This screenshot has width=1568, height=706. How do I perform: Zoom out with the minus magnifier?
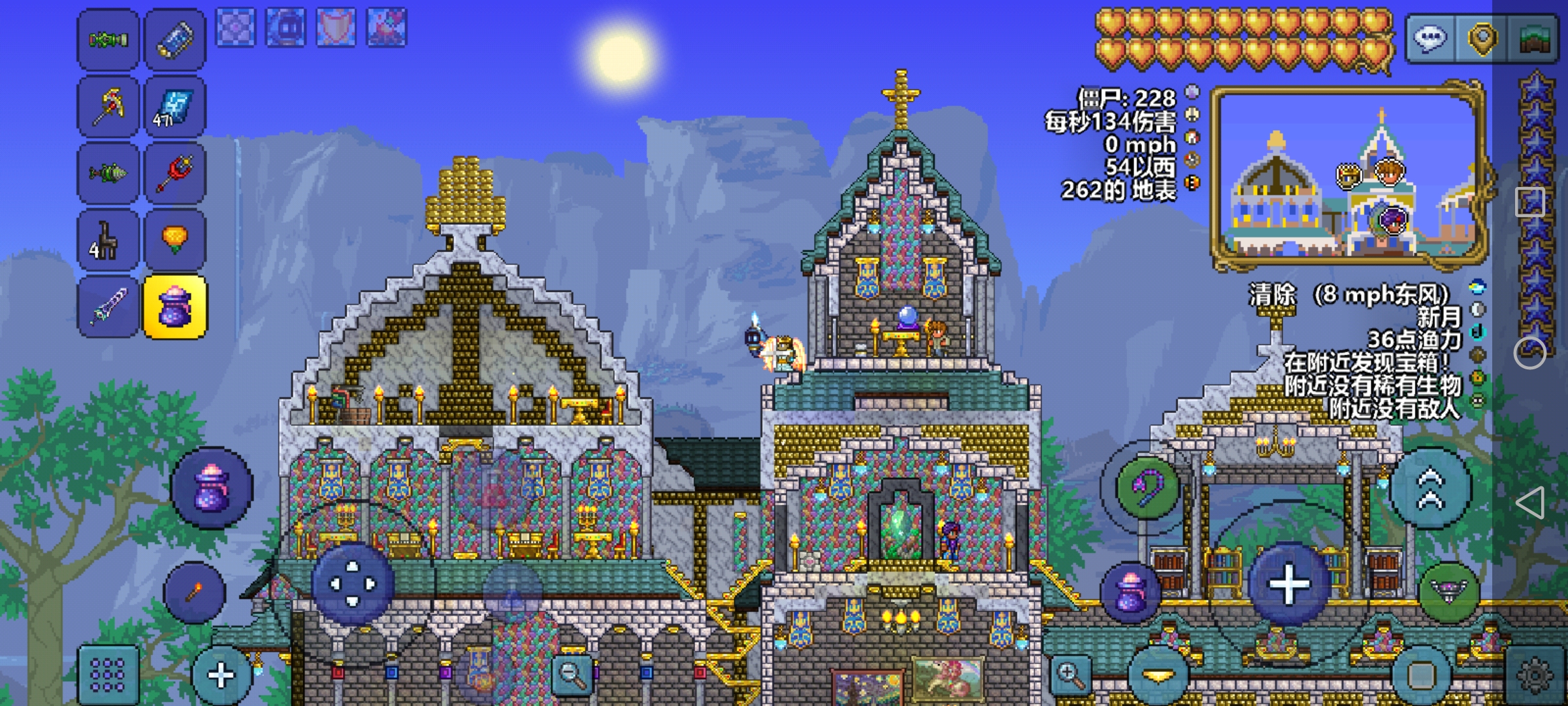[572, 675]
